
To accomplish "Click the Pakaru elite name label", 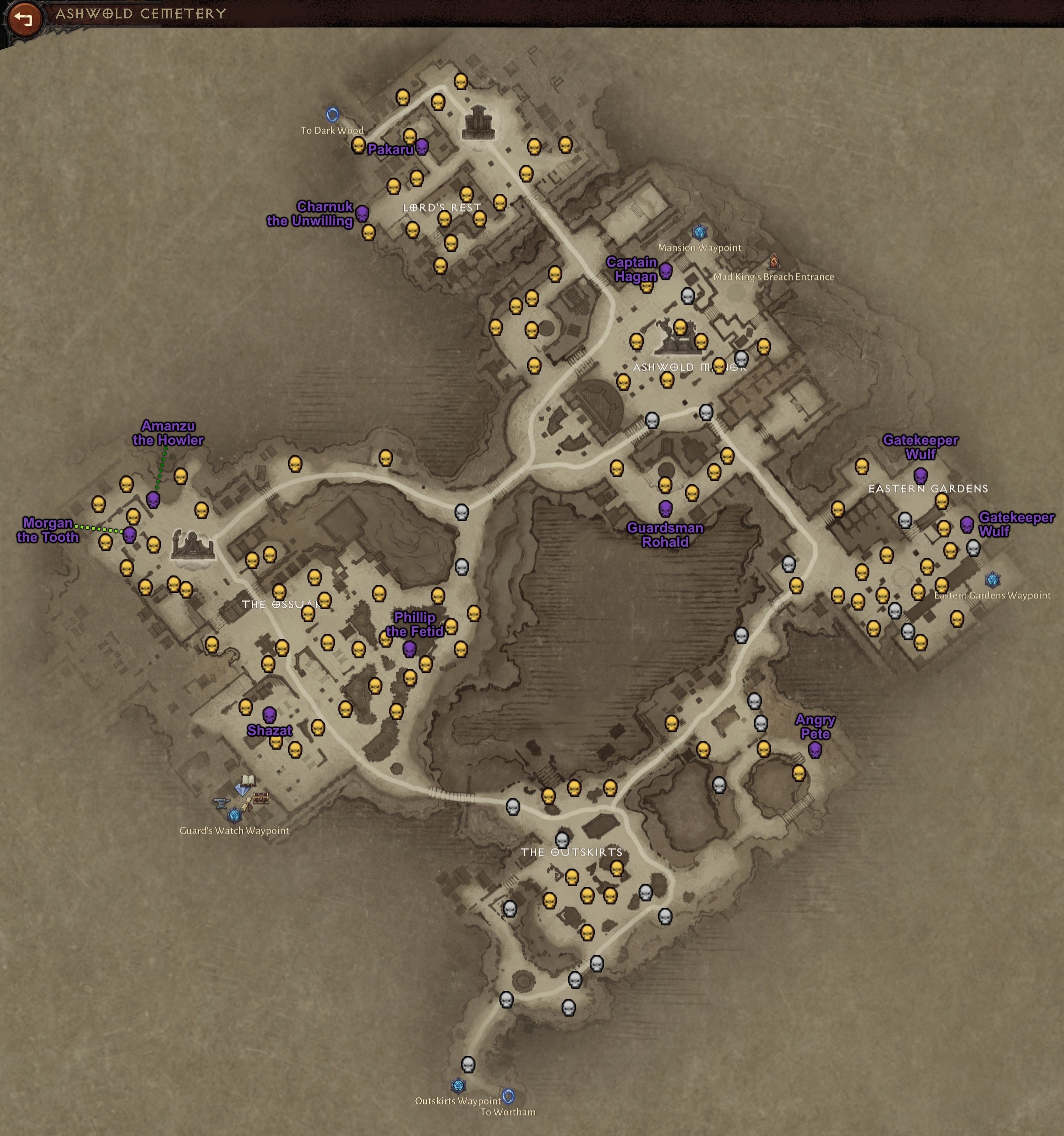I will [391, 149].
